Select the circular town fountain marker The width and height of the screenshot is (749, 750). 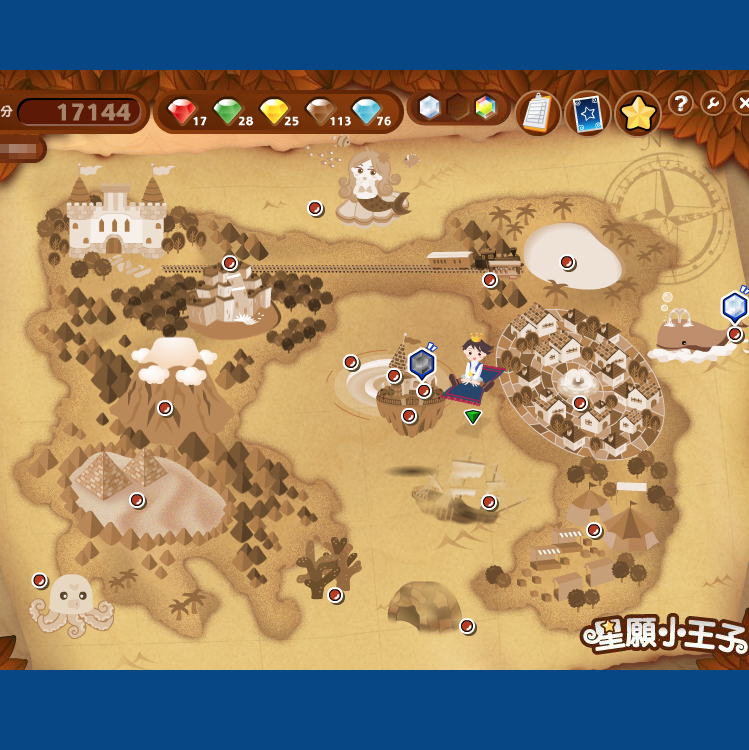tap(580, 402)
